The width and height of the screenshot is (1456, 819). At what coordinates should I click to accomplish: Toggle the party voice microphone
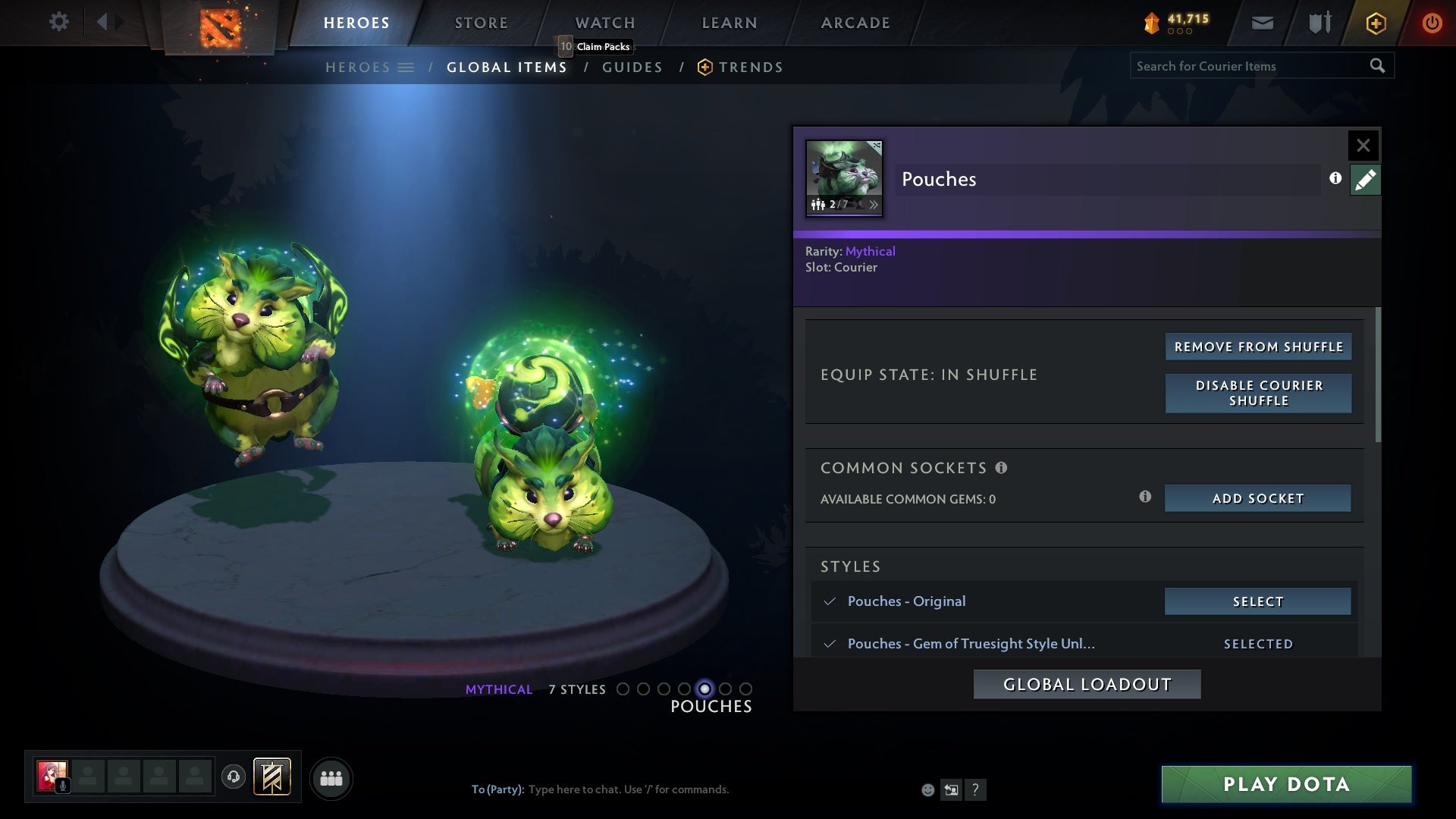64,786
